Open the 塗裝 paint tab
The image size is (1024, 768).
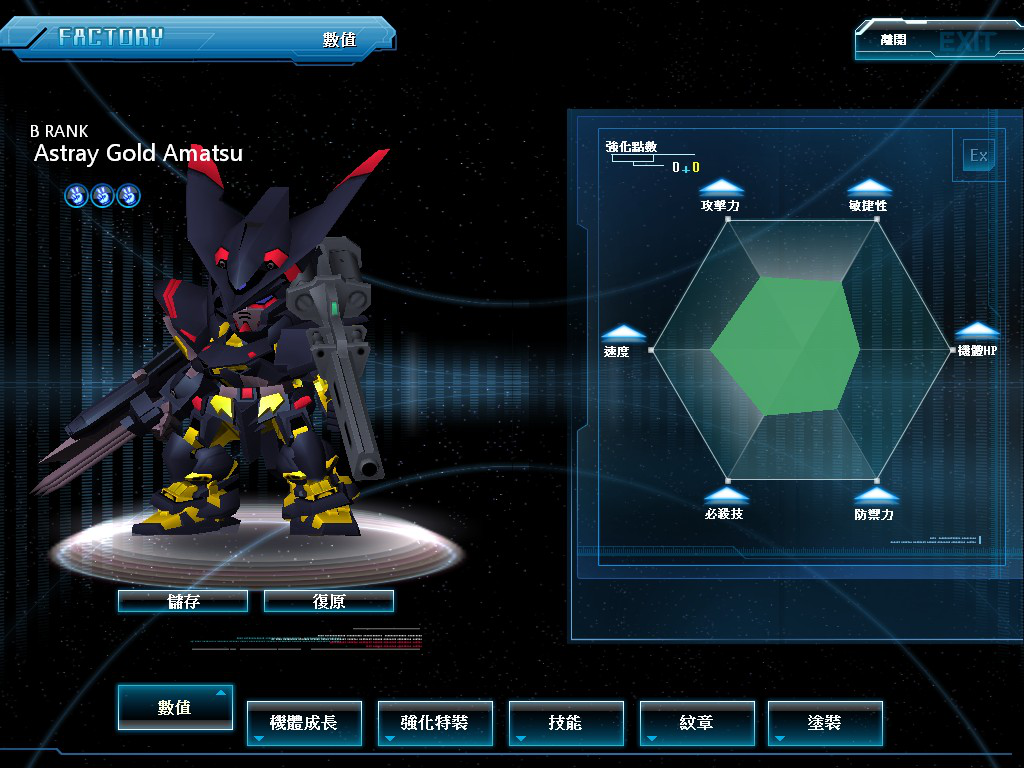pyautogui.click(x=825, y=722)
